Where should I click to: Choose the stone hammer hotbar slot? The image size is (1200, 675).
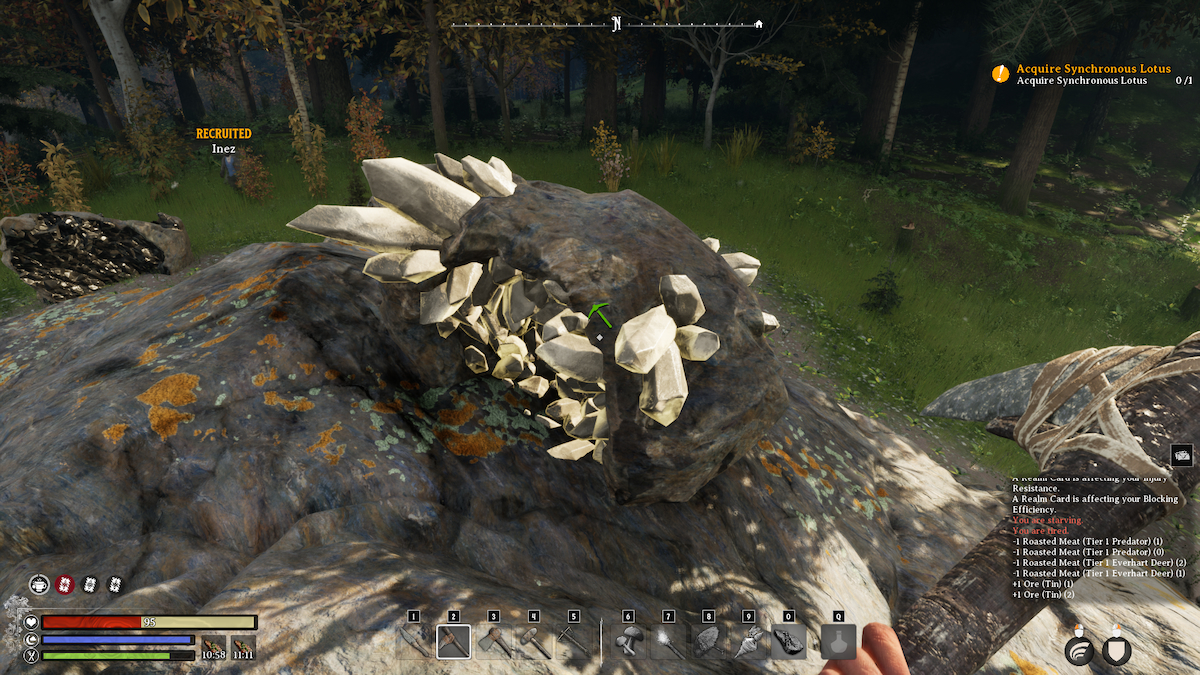(x=534, y=641)
